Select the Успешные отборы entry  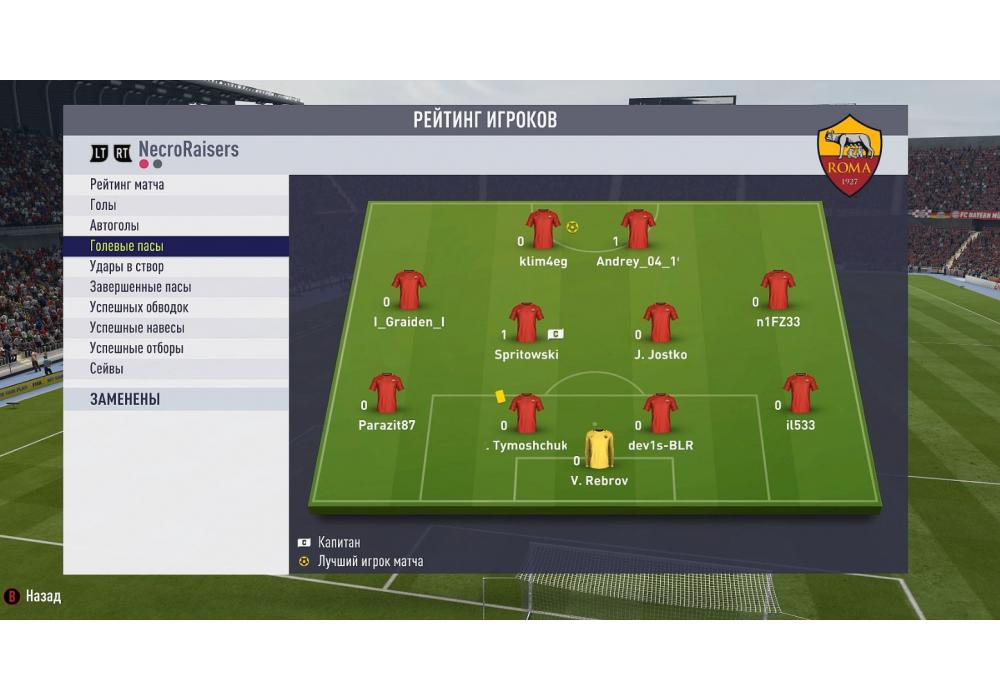136,349
